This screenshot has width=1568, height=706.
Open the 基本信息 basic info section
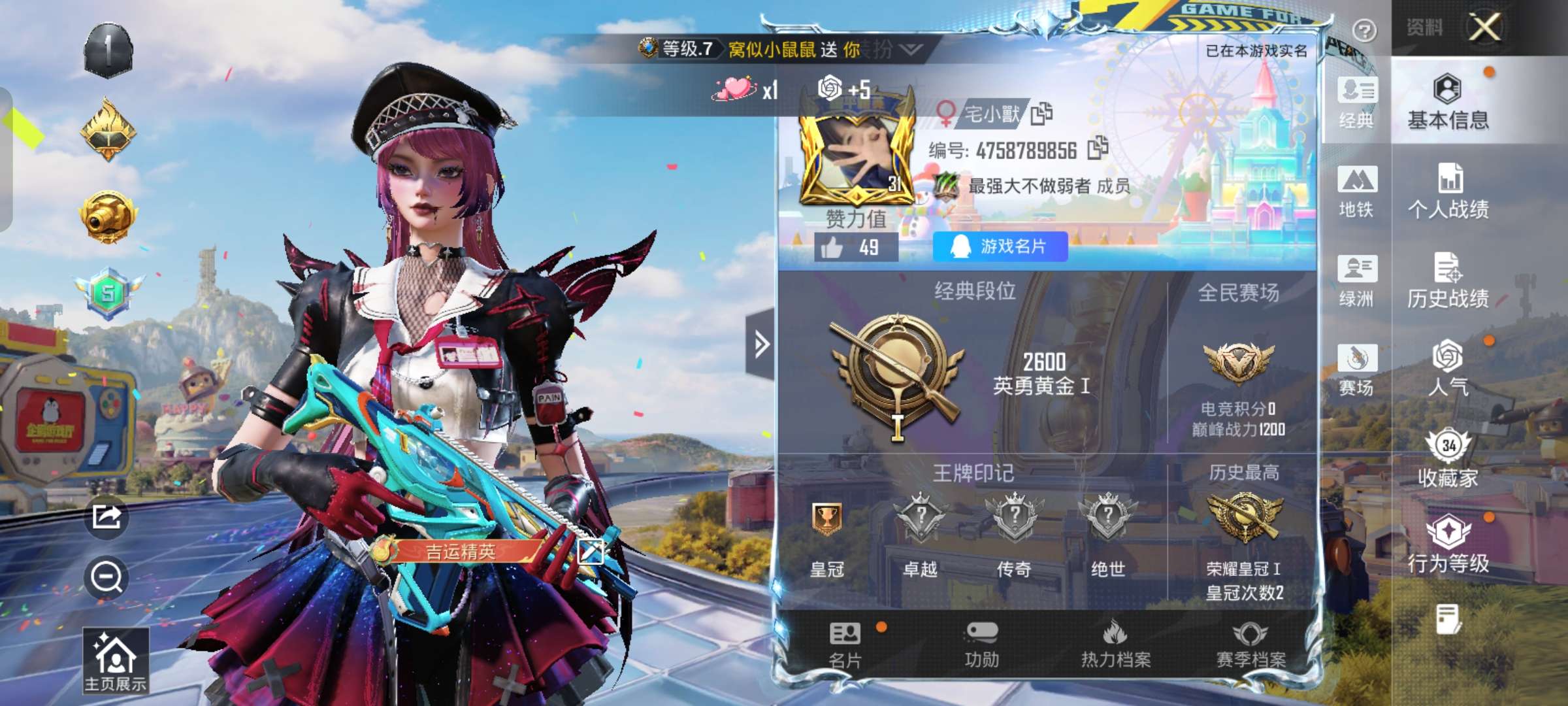[1448, 101]
